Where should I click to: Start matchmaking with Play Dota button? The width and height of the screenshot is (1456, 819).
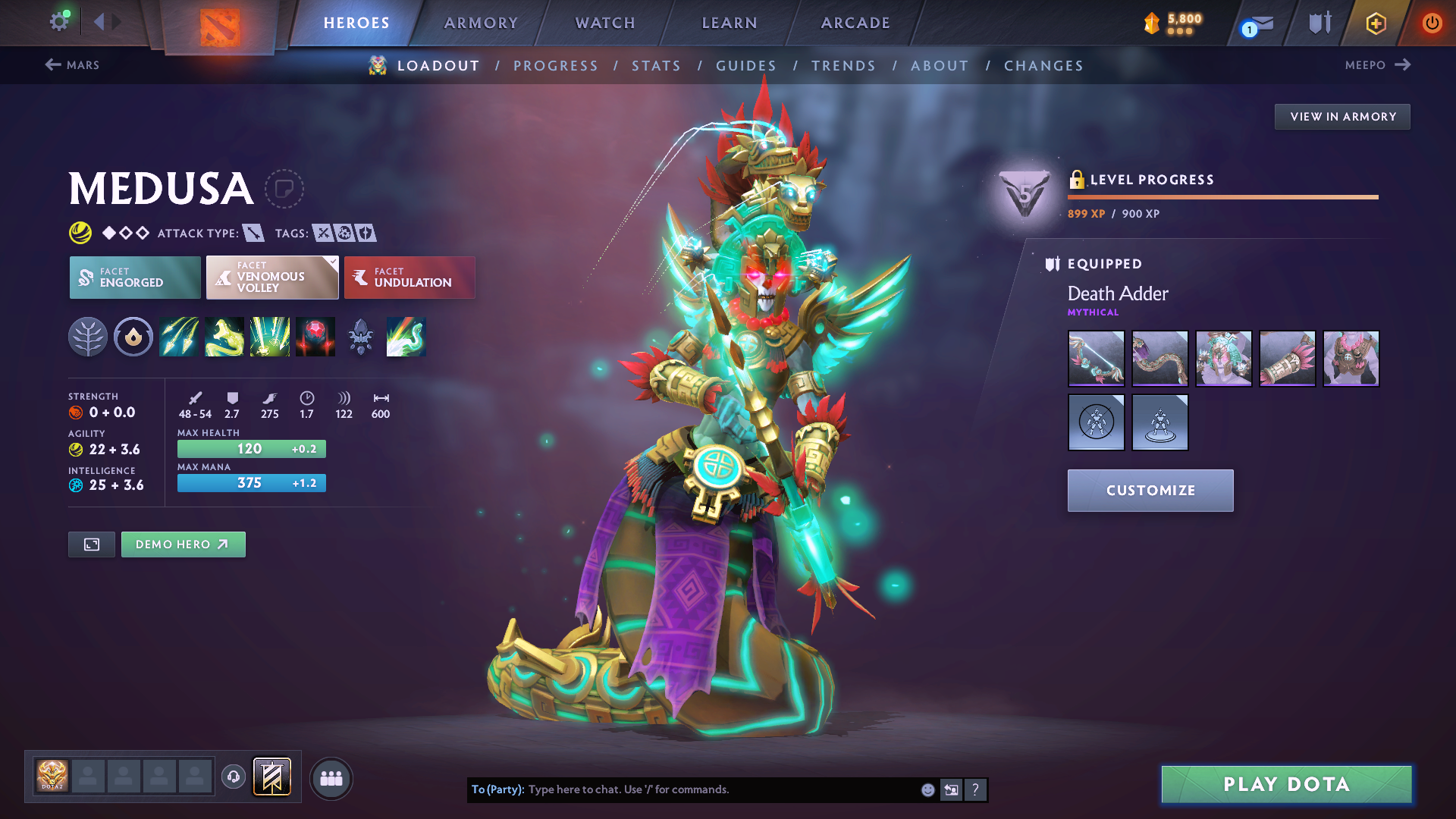pyautogui.click(x=1286, y=784)
